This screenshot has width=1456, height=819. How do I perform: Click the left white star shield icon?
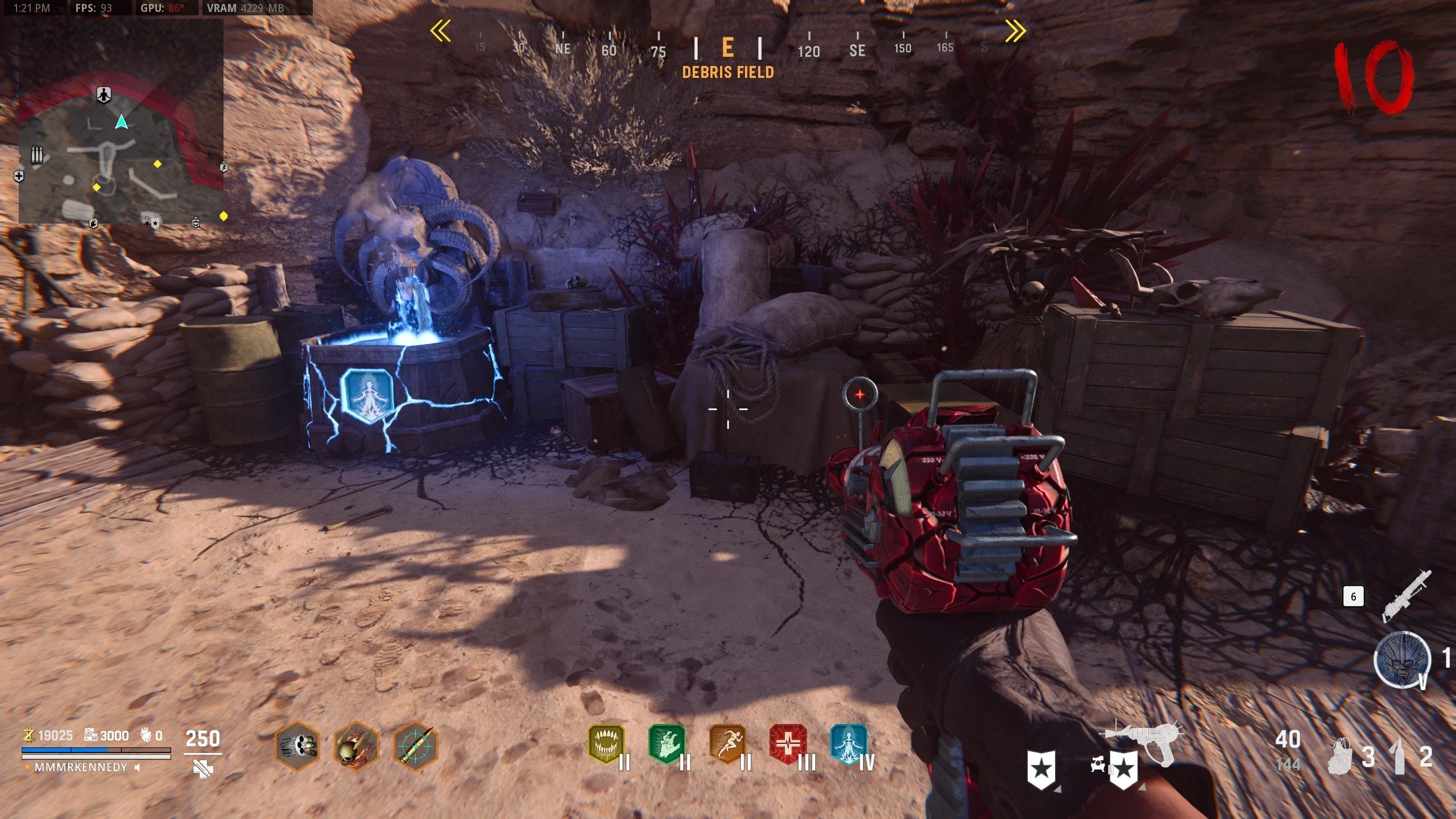tap(1041, 770)
